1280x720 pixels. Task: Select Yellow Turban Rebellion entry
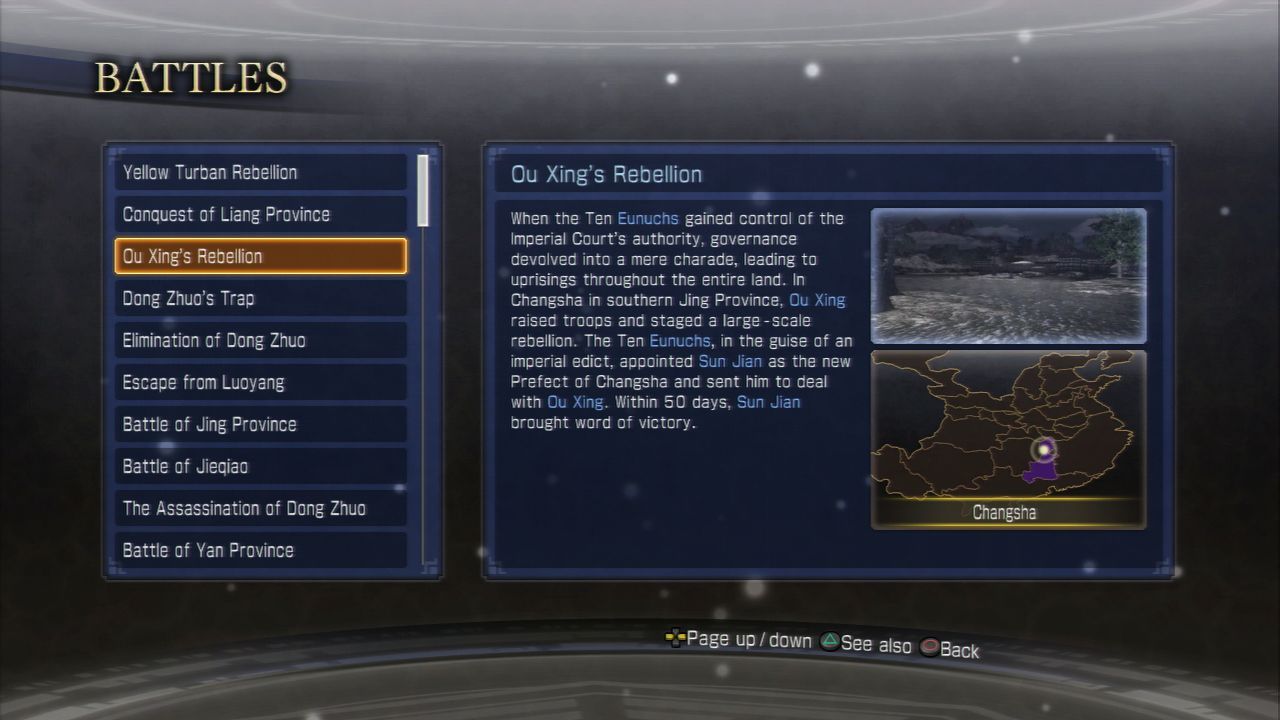coord(260,172)
